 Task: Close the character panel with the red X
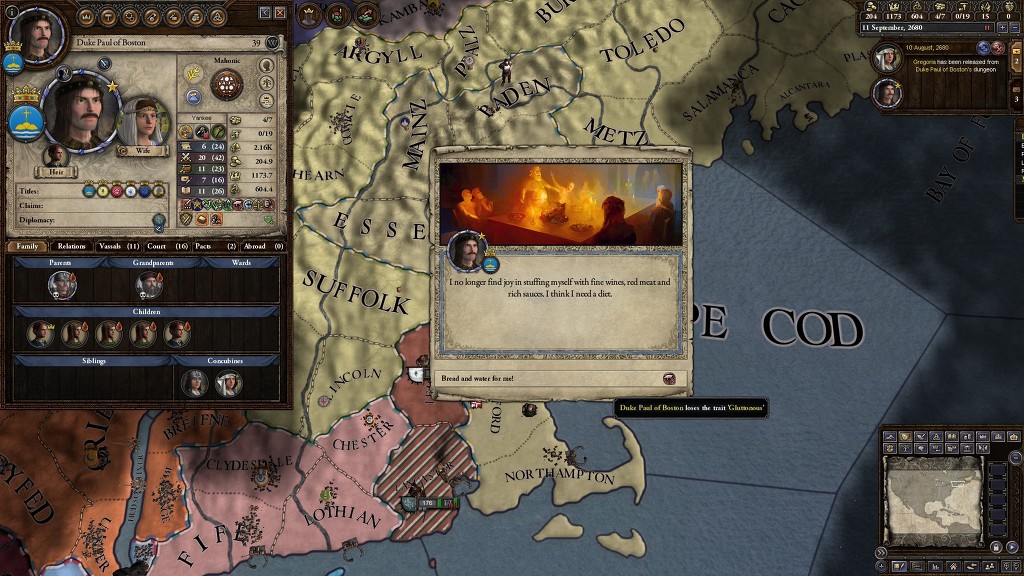coord(280,12)
